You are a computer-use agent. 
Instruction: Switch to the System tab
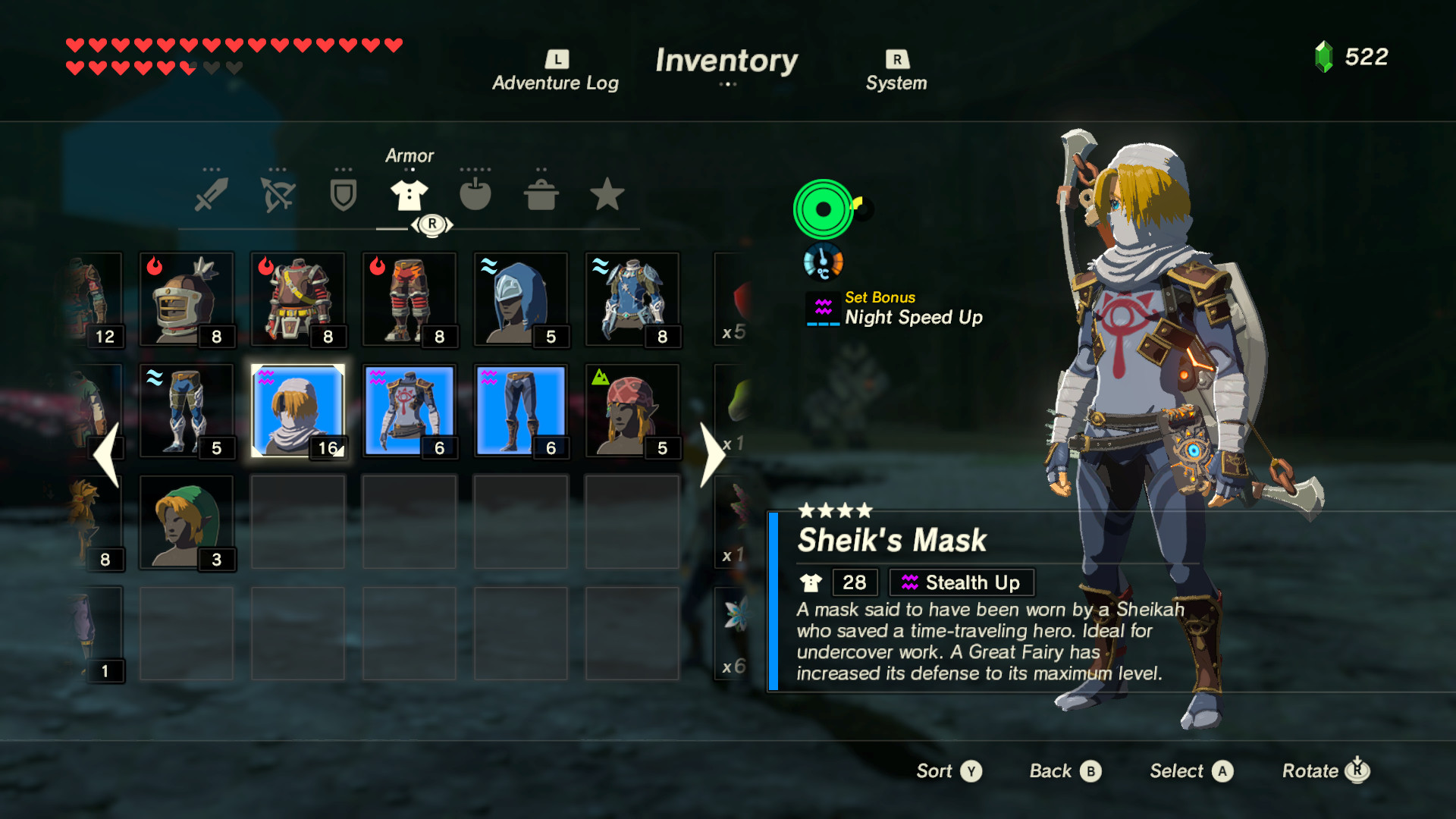[896, 68]
